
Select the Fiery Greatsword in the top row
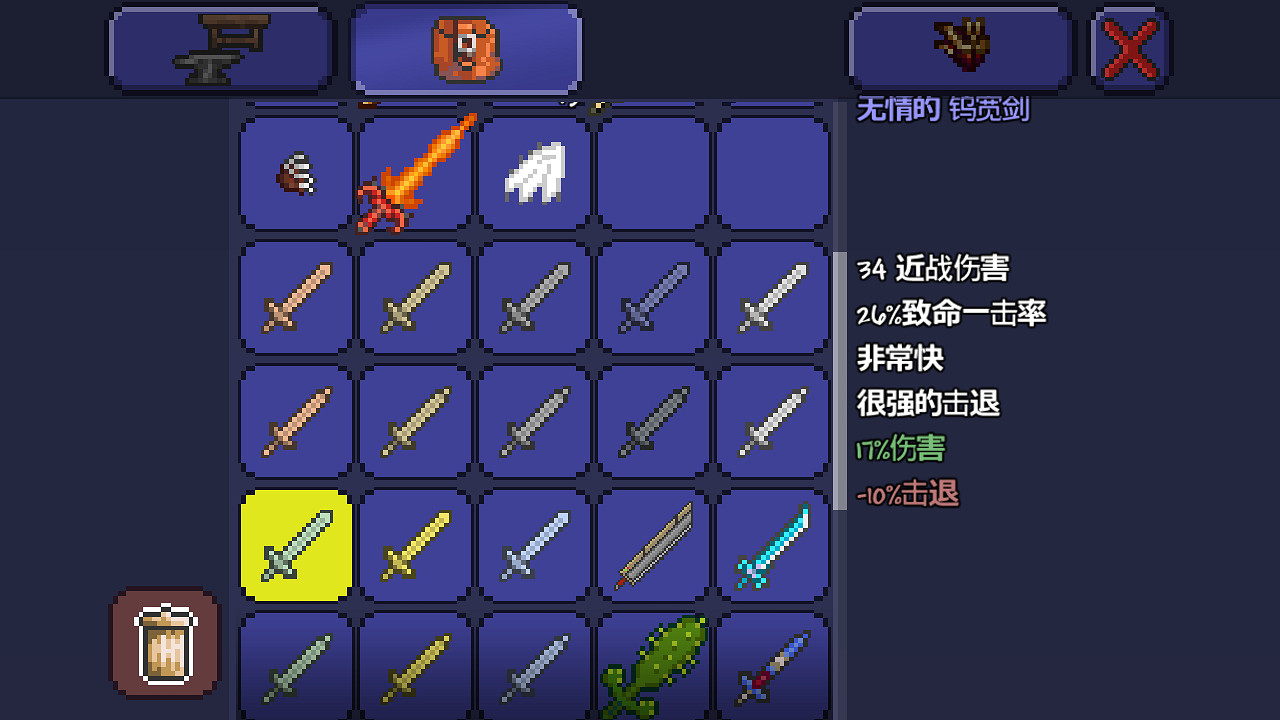pos(413,173)
